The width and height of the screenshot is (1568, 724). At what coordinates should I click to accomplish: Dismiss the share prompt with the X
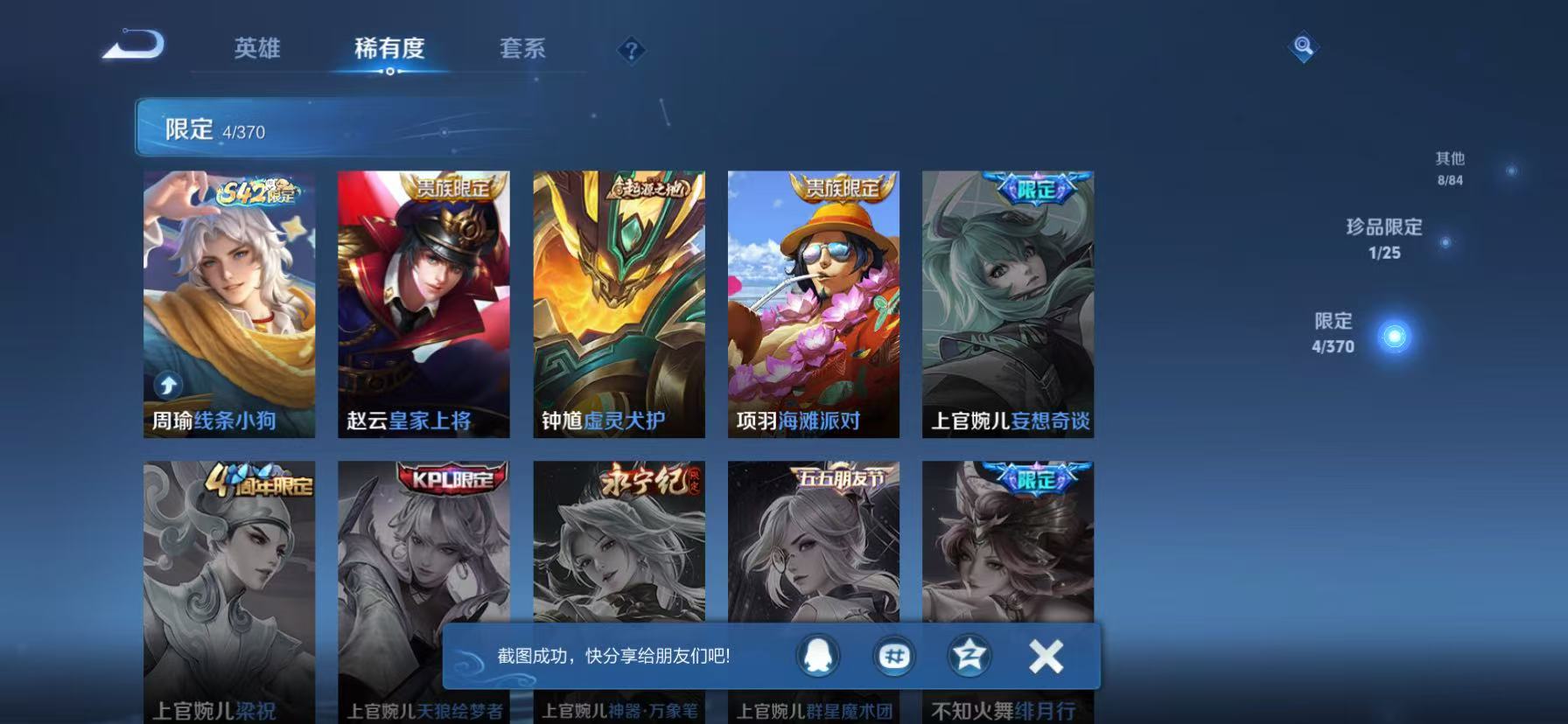point(1044,656)
